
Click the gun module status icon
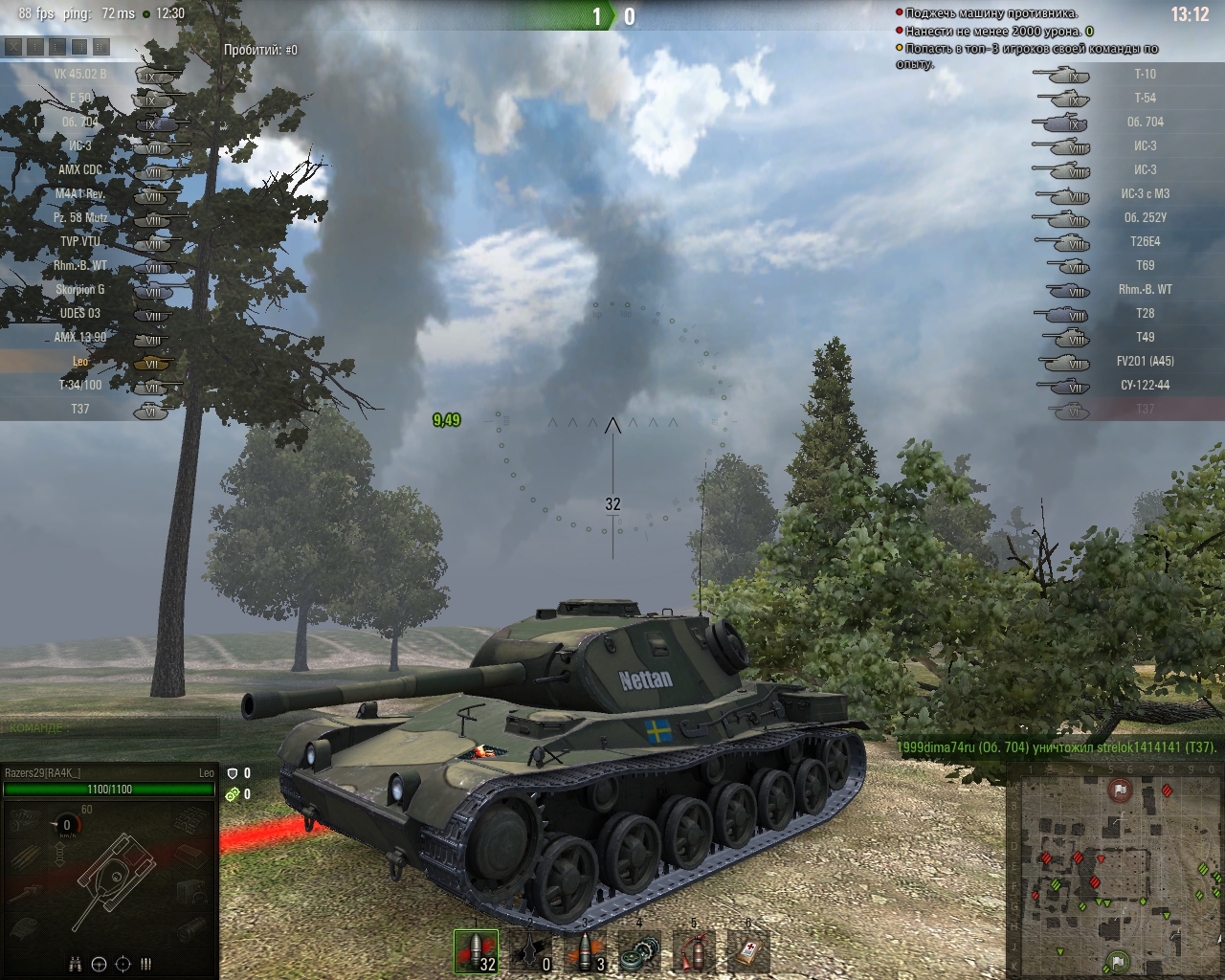click(x=25, y=895)
